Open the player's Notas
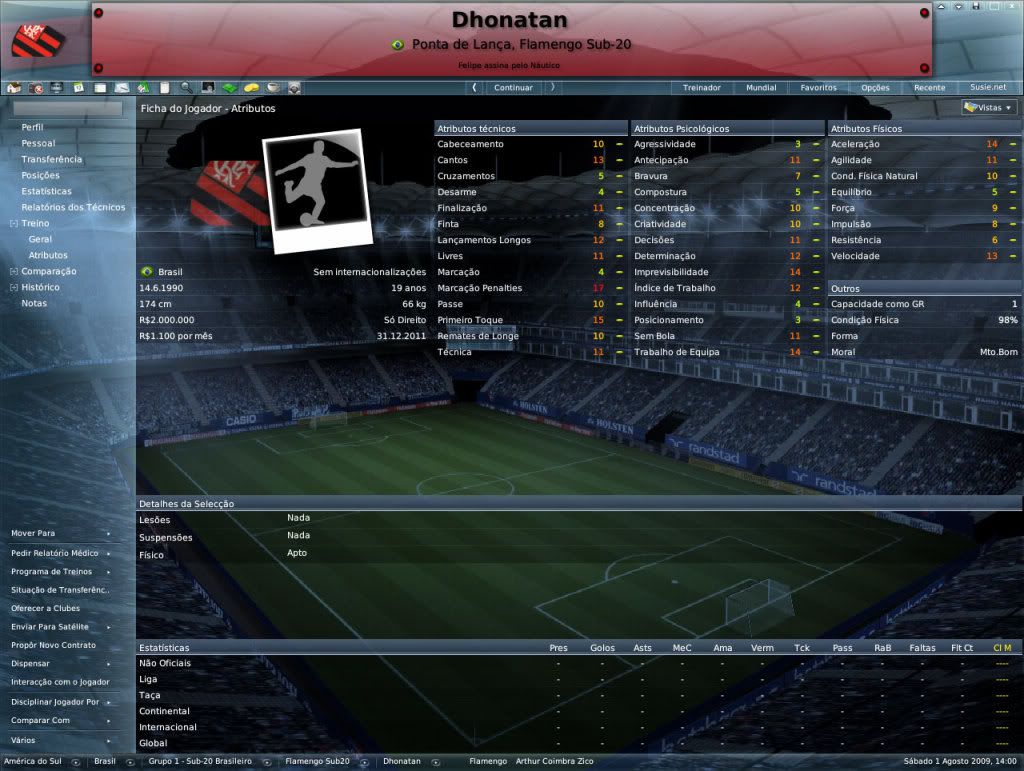The width and height of the screenshot is (1024, 771). tap(34, 304)
